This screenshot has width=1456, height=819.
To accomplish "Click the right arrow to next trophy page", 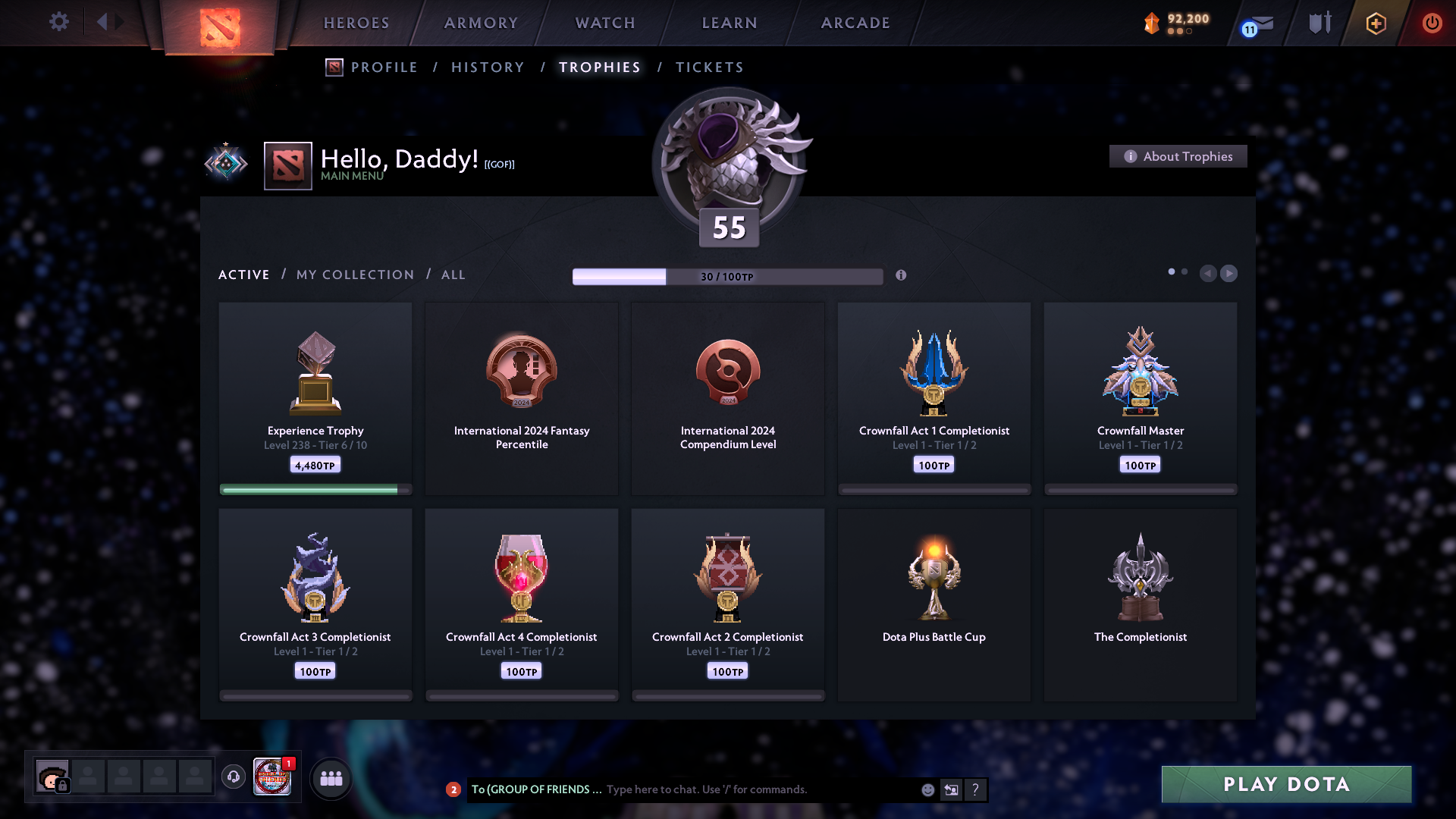I will coord(1228,274).
